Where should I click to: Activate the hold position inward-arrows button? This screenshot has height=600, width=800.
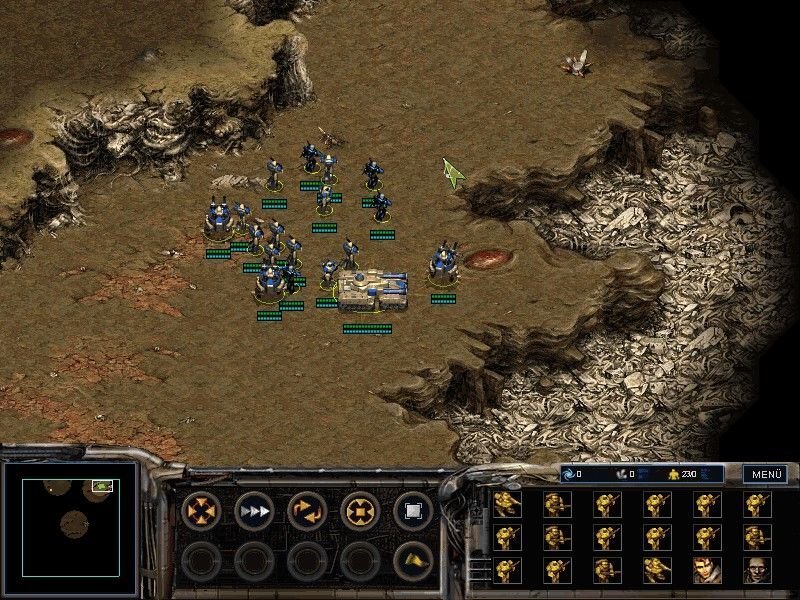click(360, 512)
